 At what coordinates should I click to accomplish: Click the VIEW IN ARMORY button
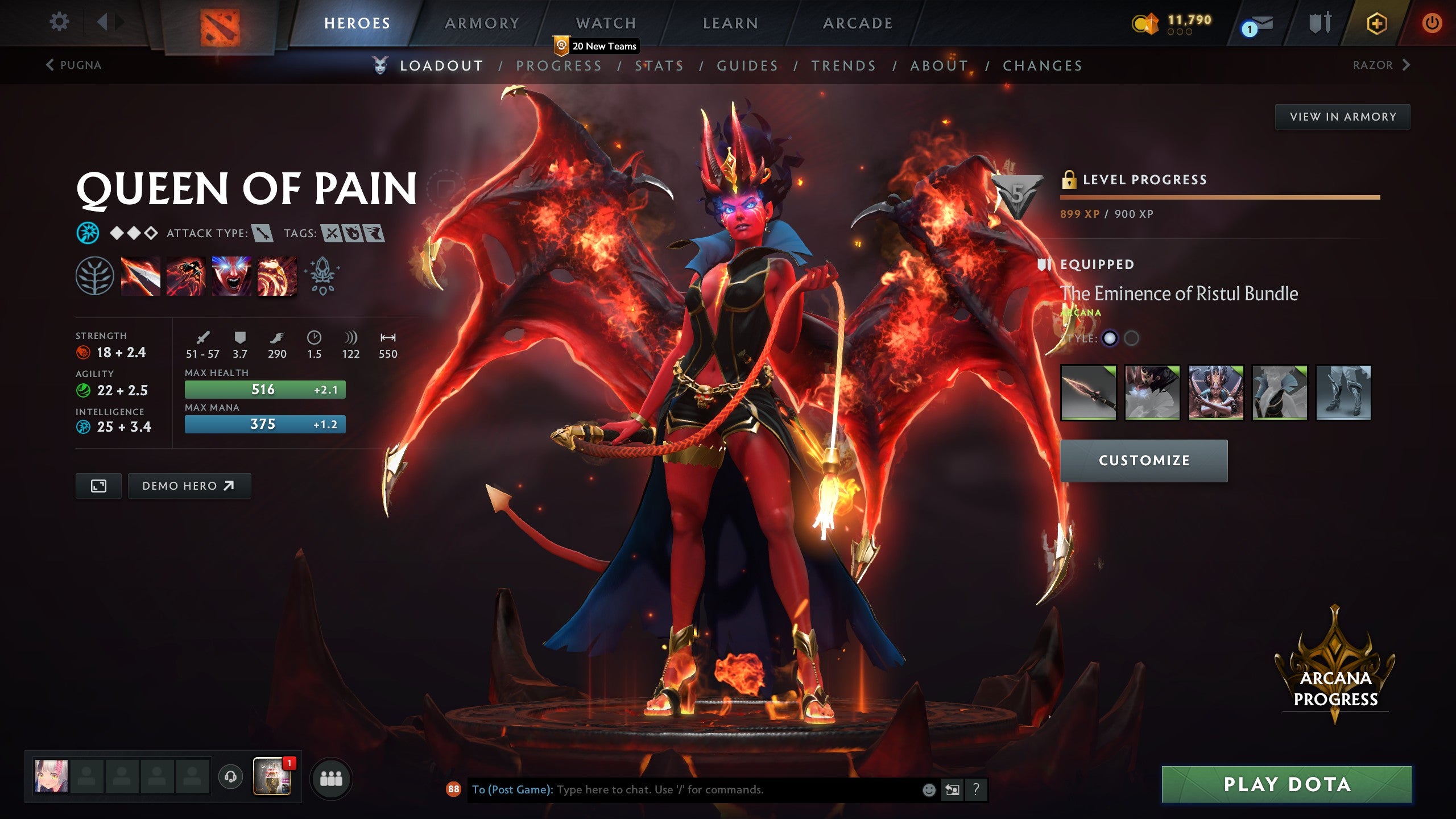(x=1343, y=115)
